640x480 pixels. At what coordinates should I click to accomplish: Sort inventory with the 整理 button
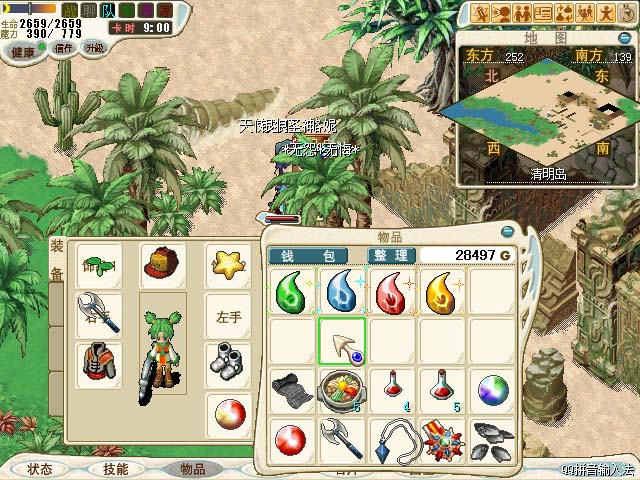click(x=381, y=256)
